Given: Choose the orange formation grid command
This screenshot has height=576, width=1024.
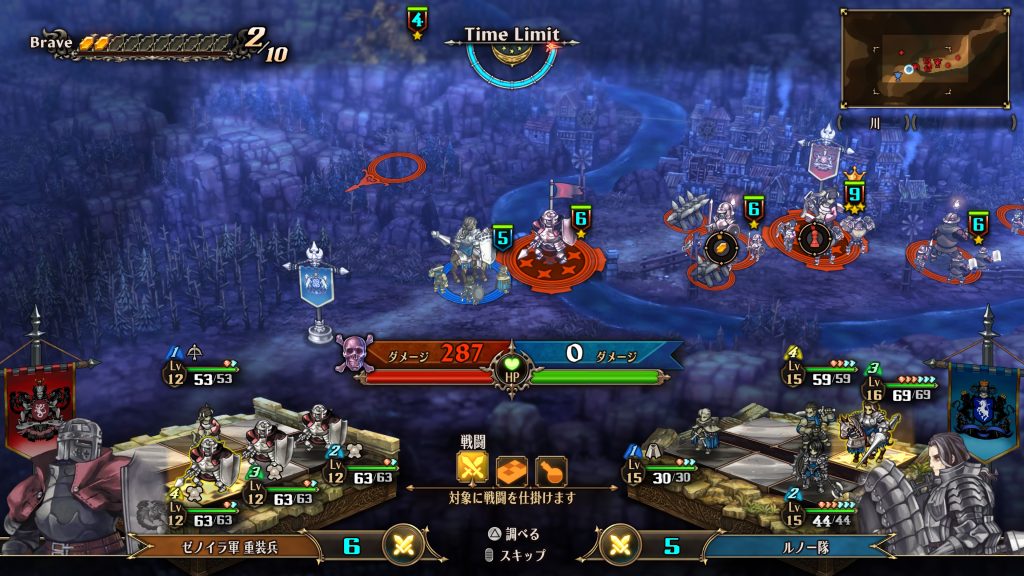Looking at the screenshot, I should [x=511, y=469].
